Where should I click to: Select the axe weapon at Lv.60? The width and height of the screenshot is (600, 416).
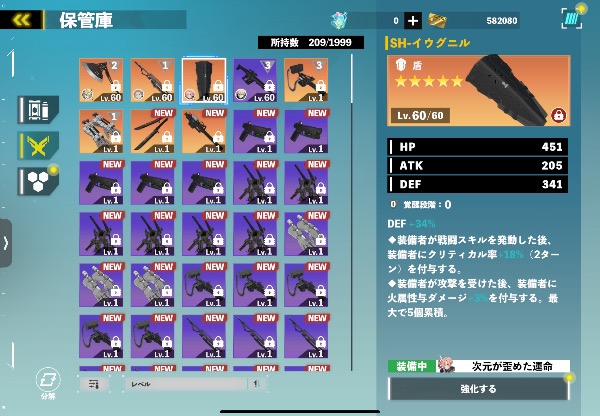(x=101, y=81)
